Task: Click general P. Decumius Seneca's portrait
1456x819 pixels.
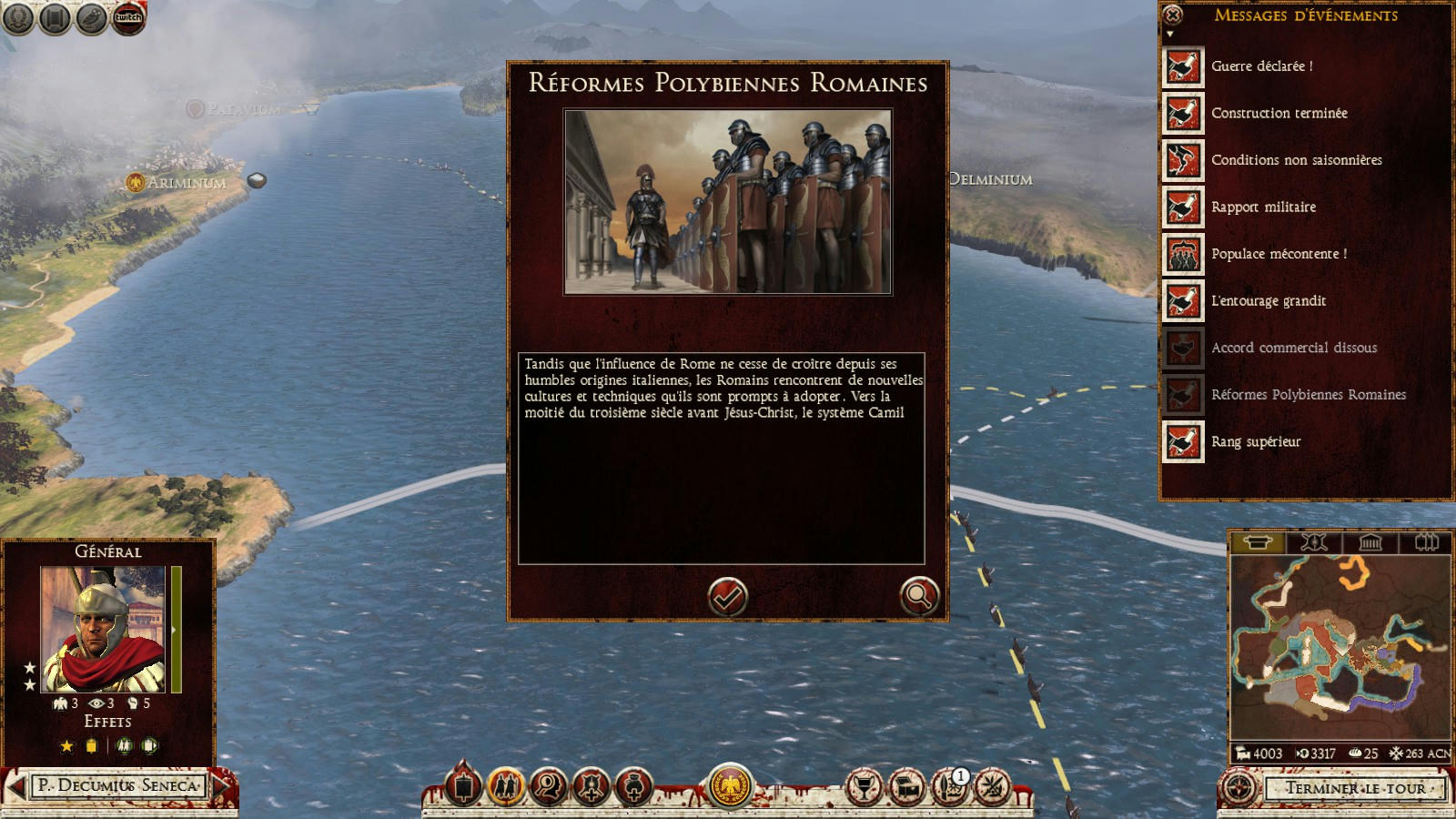Action: [103, 630]
